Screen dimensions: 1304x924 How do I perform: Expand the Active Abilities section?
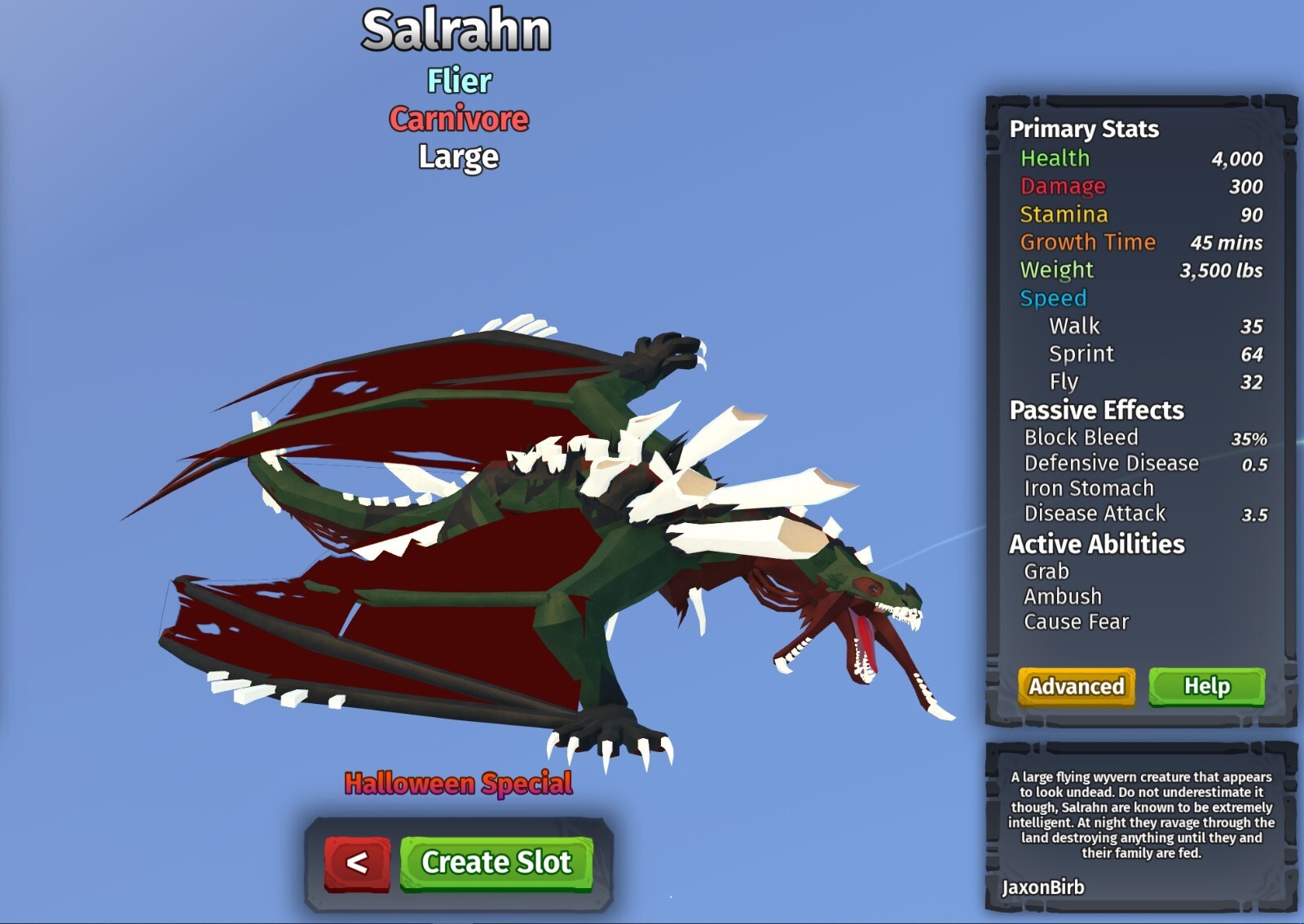pyautogui.click(x=1096, y=543)
